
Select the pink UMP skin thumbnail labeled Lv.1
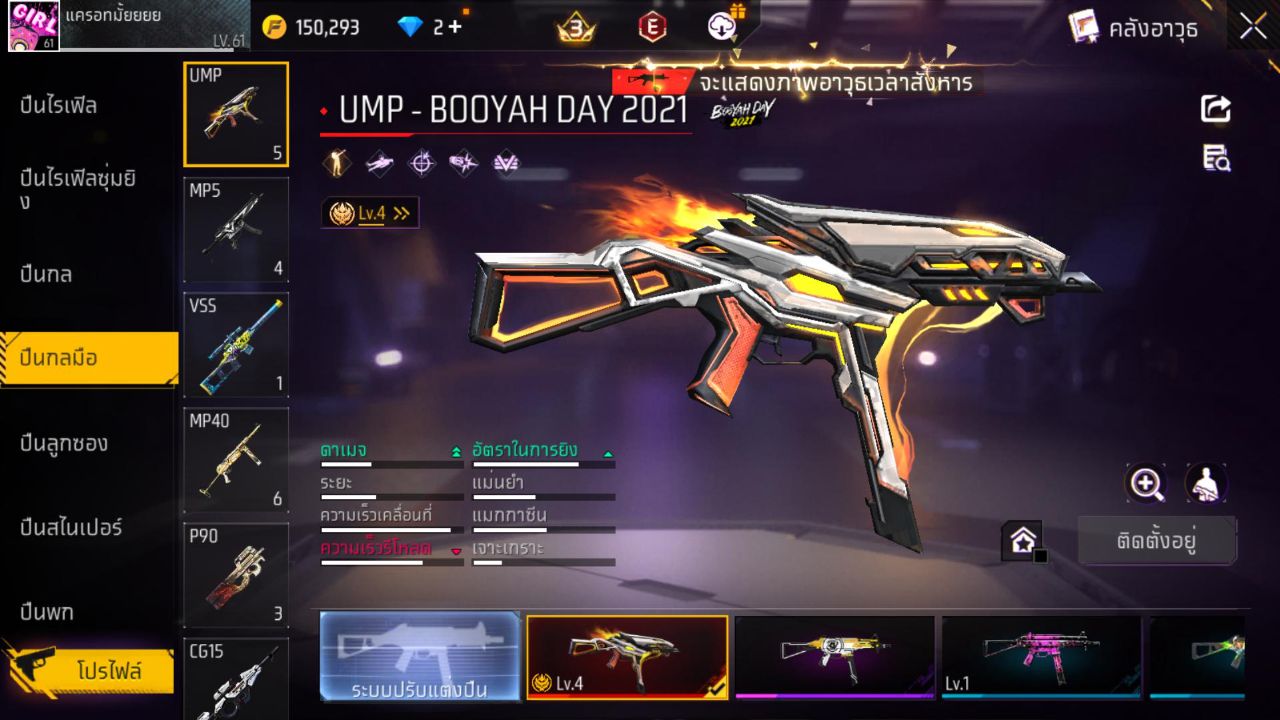tap(1042, 657)
